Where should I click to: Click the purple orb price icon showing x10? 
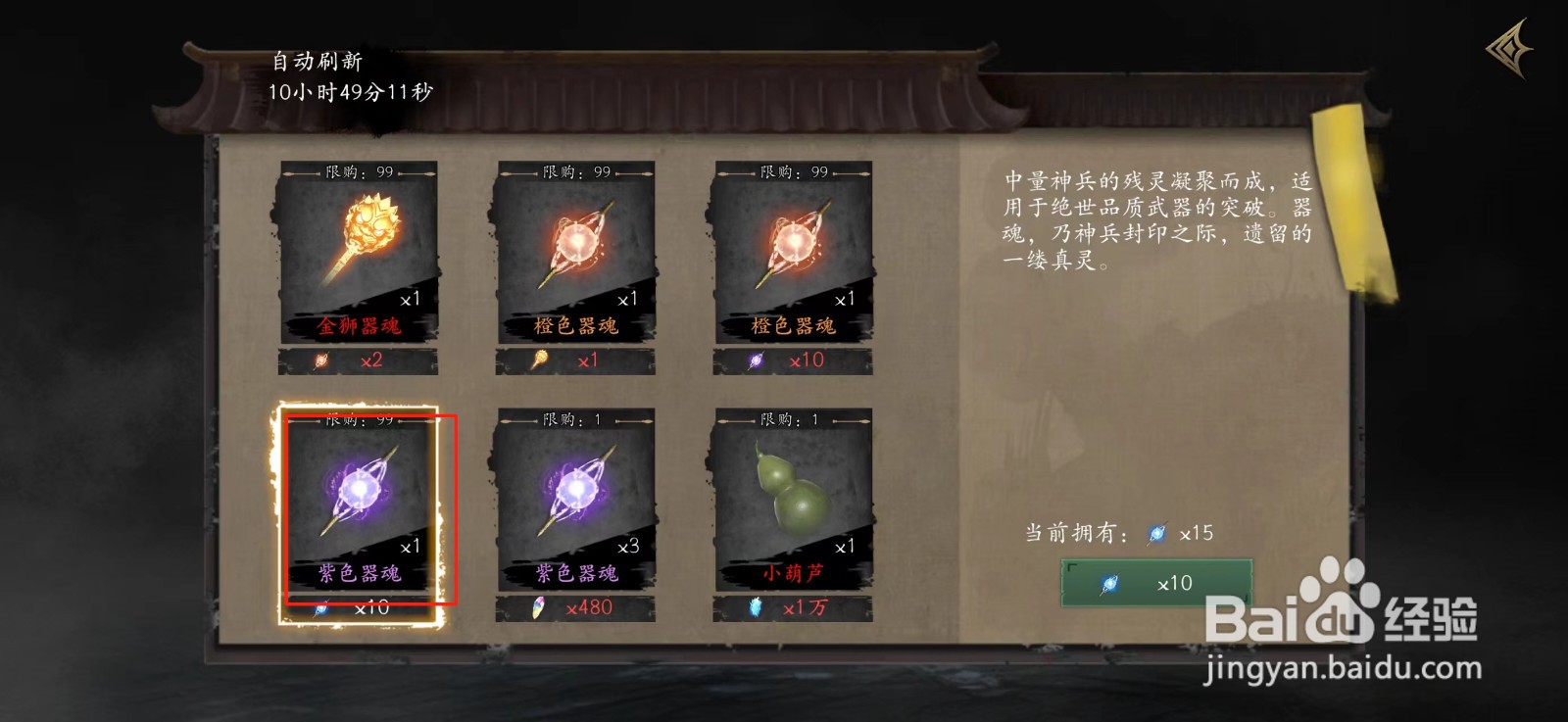[754, 360]
